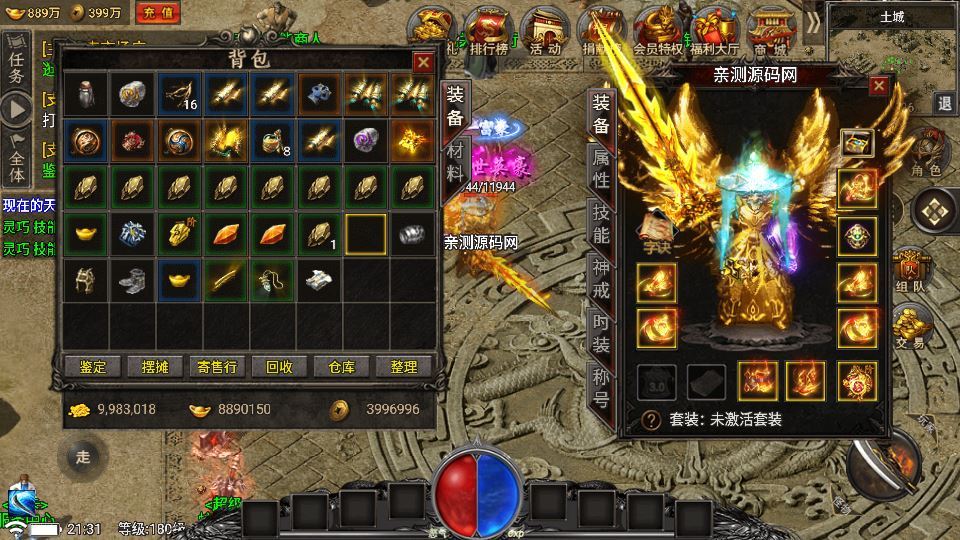Screen dimensions: 960x540
Task: Click the 鉴定 appraise button
Action: (93, 367)
